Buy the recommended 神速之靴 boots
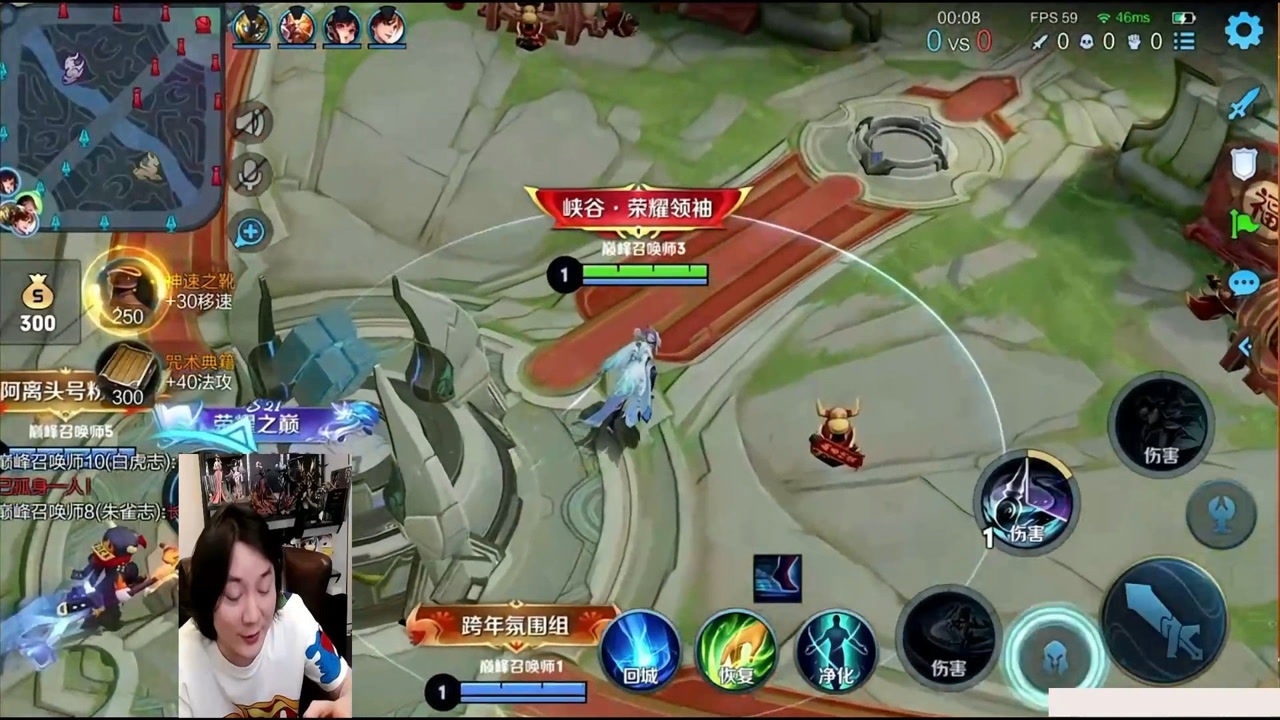The width and height of the screenshot is (1280, 720). coord(127,291)
